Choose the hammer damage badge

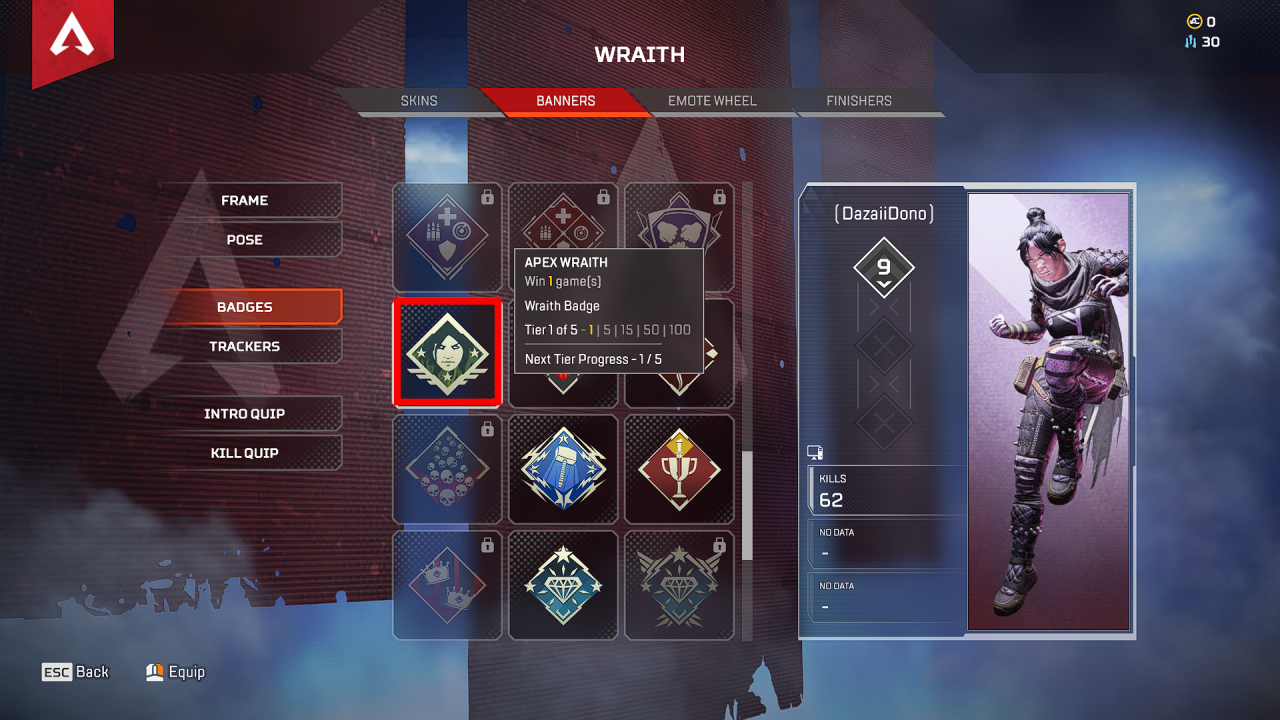coord(563,469)
